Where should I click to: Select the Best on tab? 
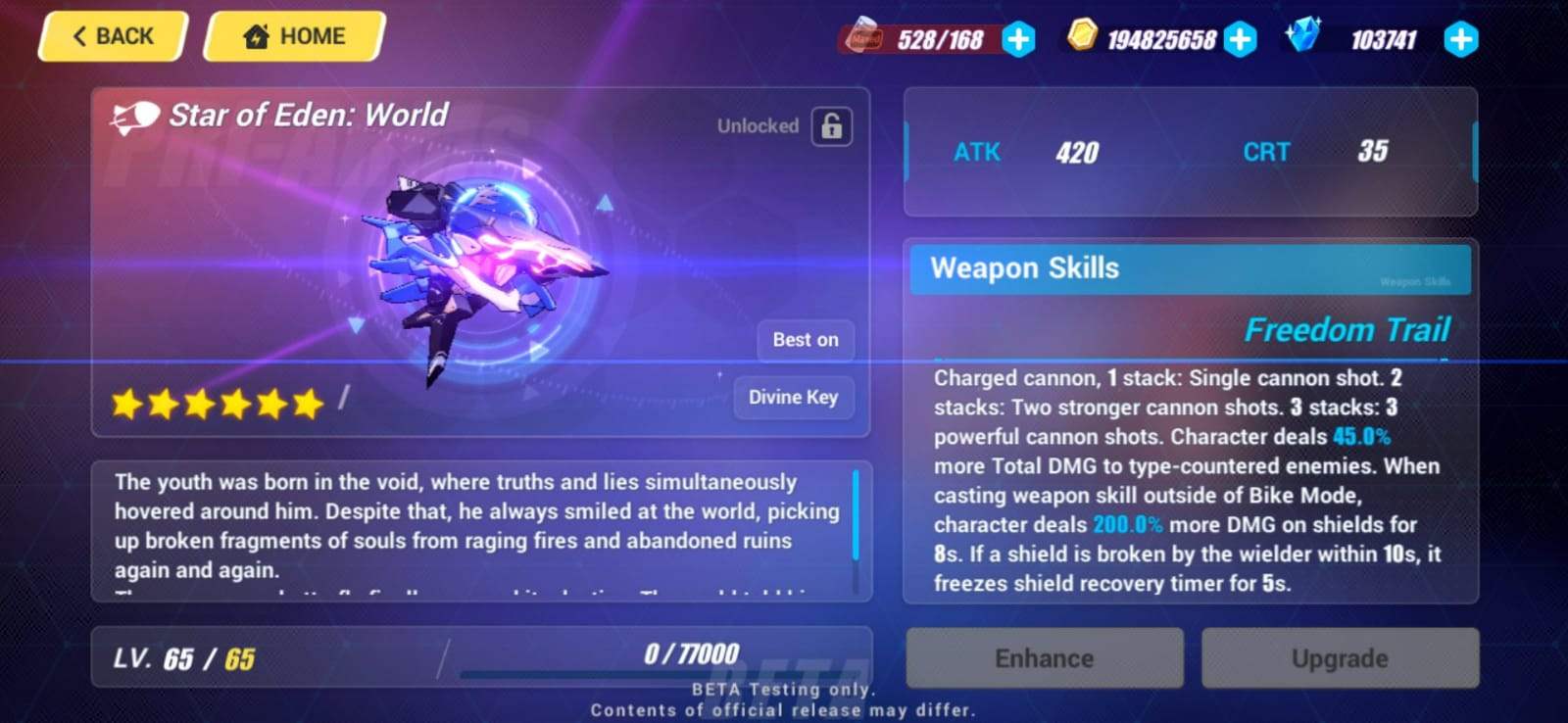pyautogui.click(x=805, y=340)
